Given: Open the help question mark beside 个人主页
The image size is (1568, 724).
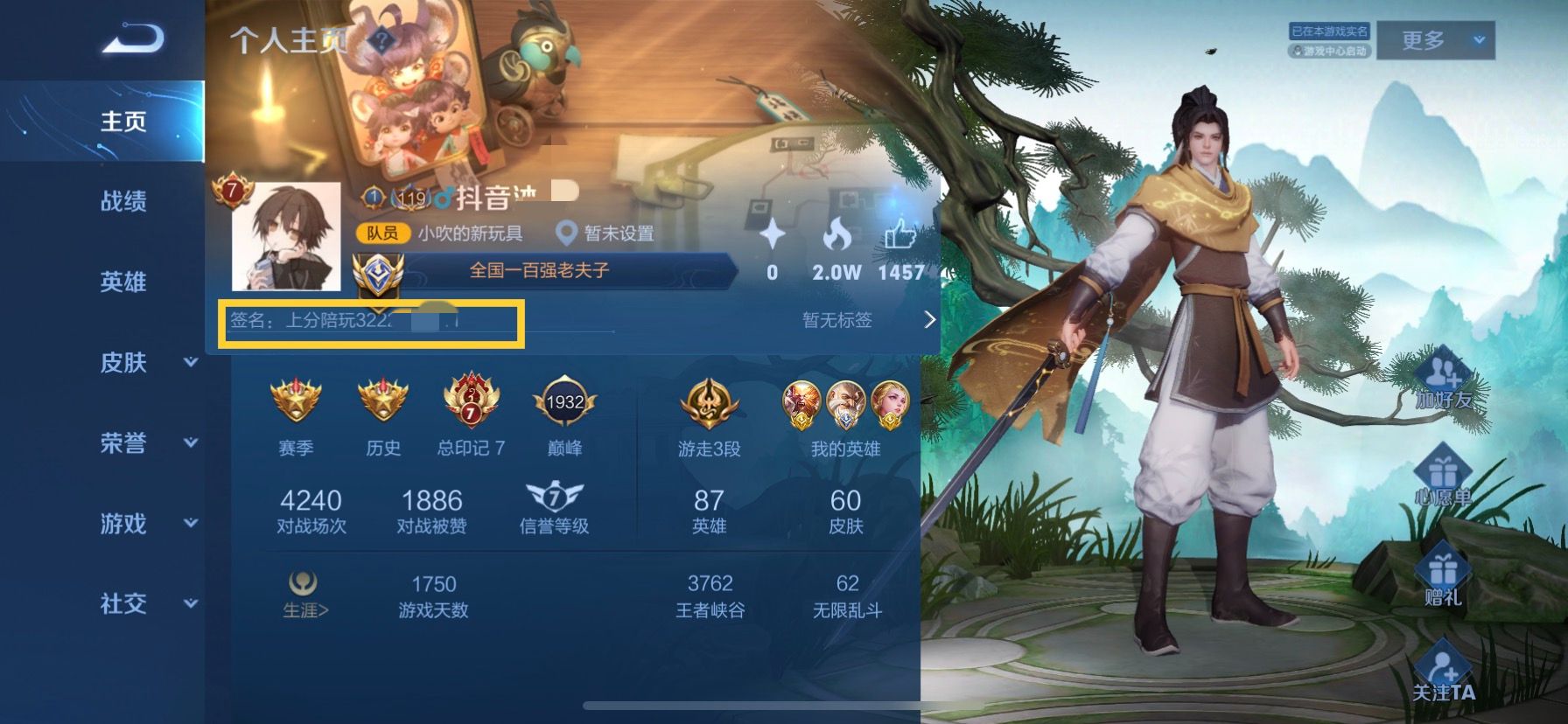Looking at the screenshot, I should pyautogui.click(x=381, y=38).
